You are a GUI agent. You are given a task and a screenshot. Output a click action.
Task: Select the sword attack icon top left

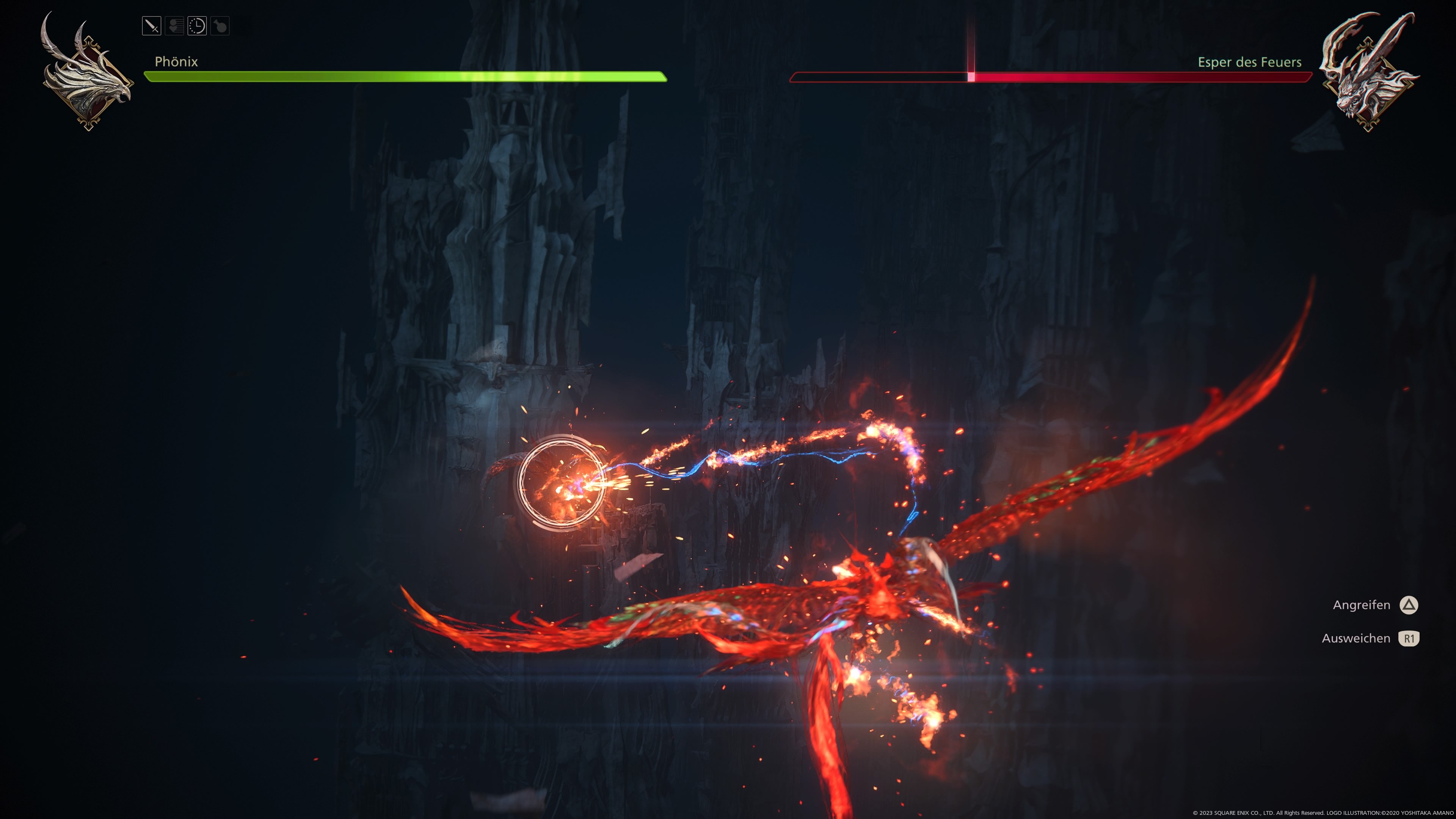coord(152,26)
